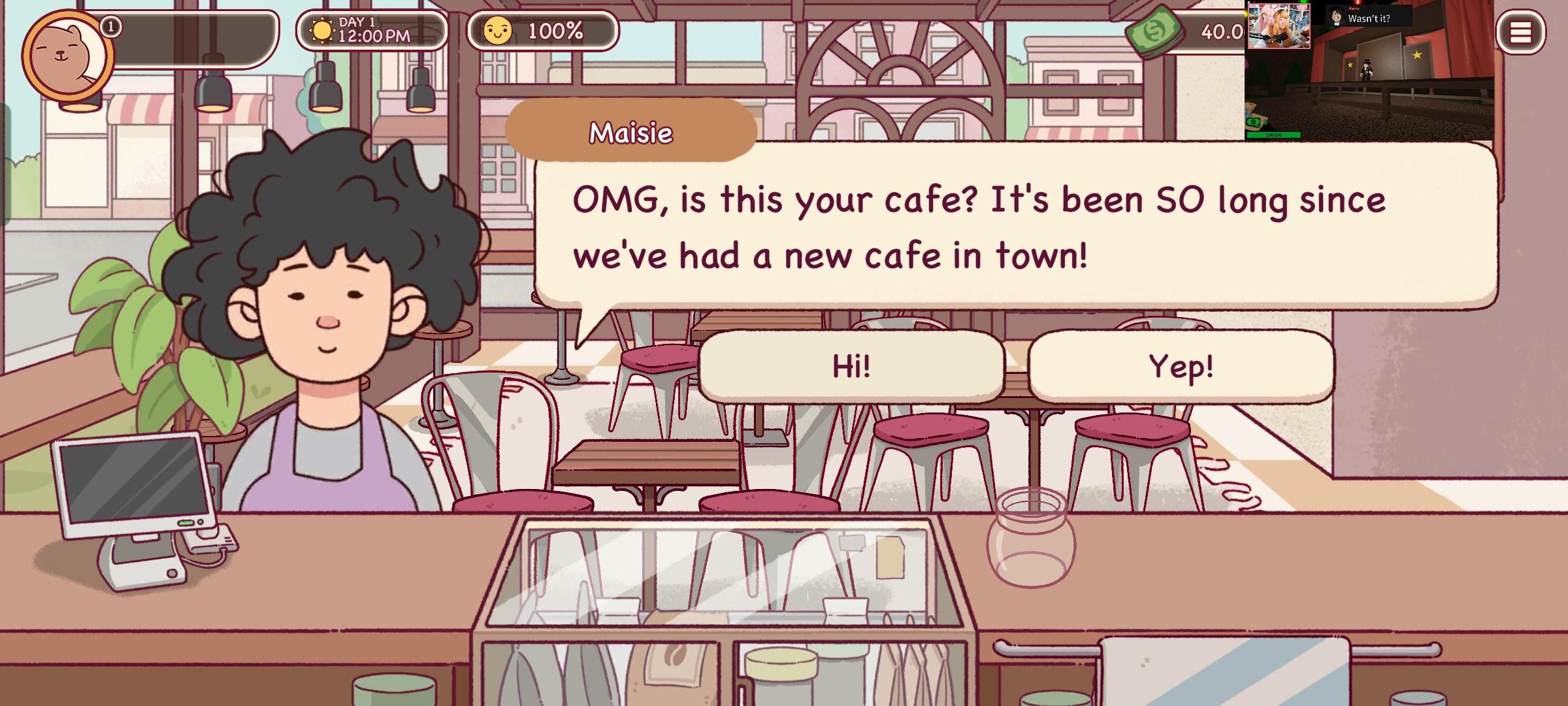Open the capybara player profile avatar
Screen dimensions: 1568x706
67,56
